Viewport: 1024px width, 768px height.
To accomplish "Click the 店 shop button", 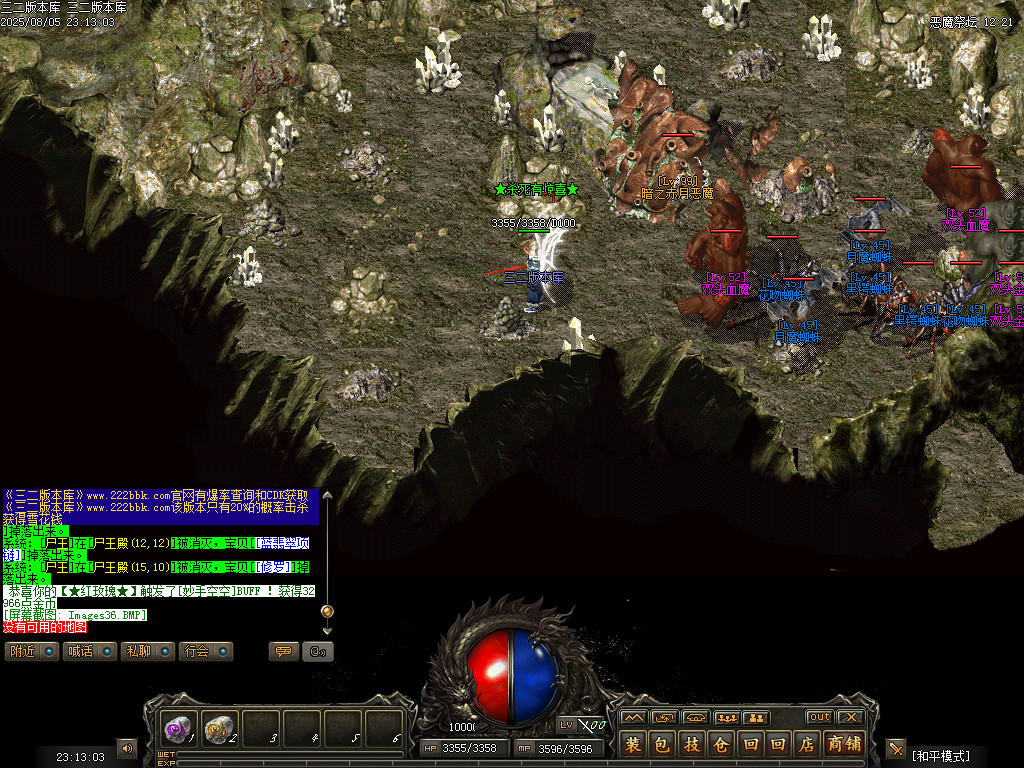I will click(807, 744).
